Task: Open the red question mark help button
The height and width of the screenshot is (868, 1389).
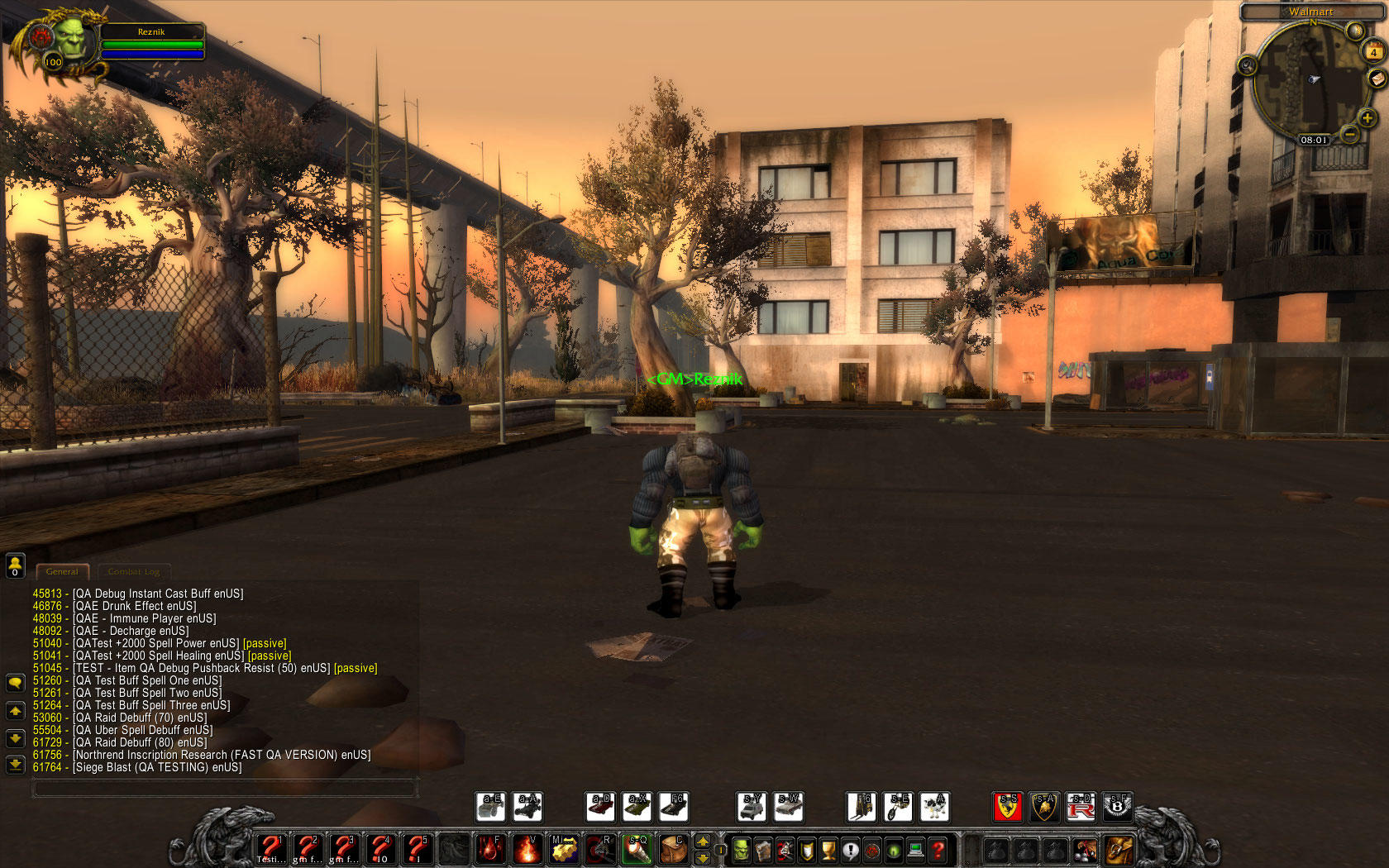Action: coord(938,850)
